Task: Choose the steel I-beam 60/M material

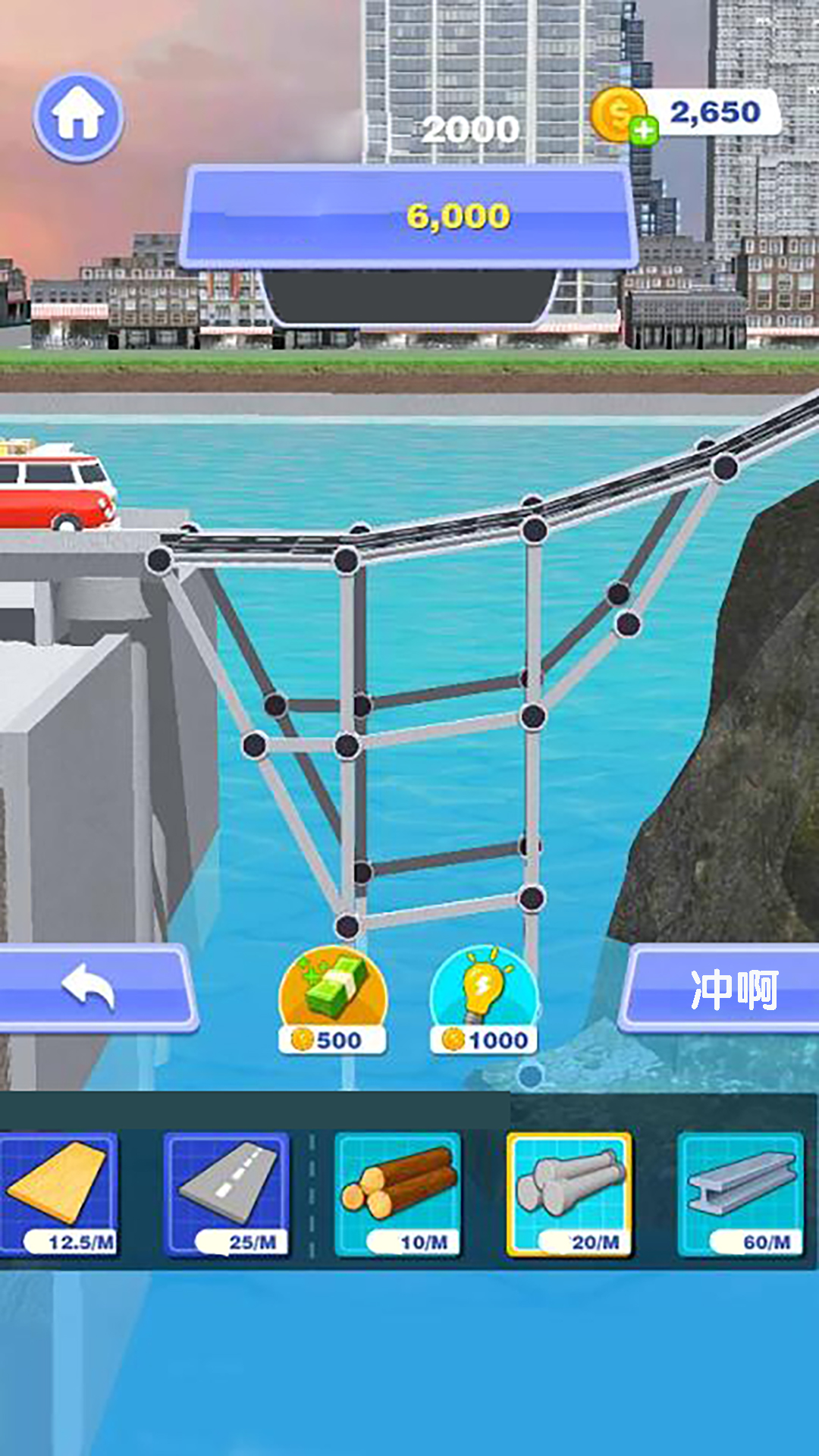Action: (739, 1193)
